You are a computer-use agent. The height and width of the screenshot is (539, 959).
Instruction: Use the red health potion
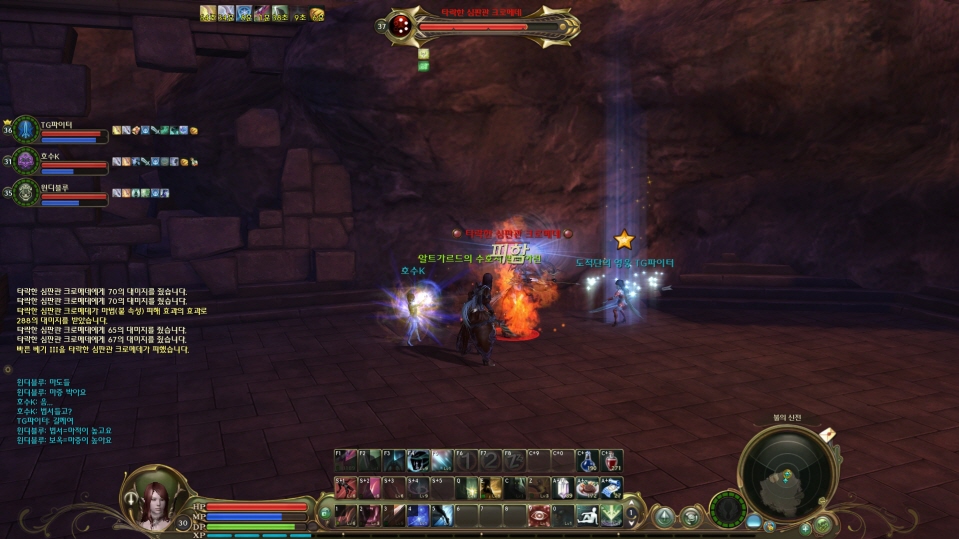click(x=612, y=461)
